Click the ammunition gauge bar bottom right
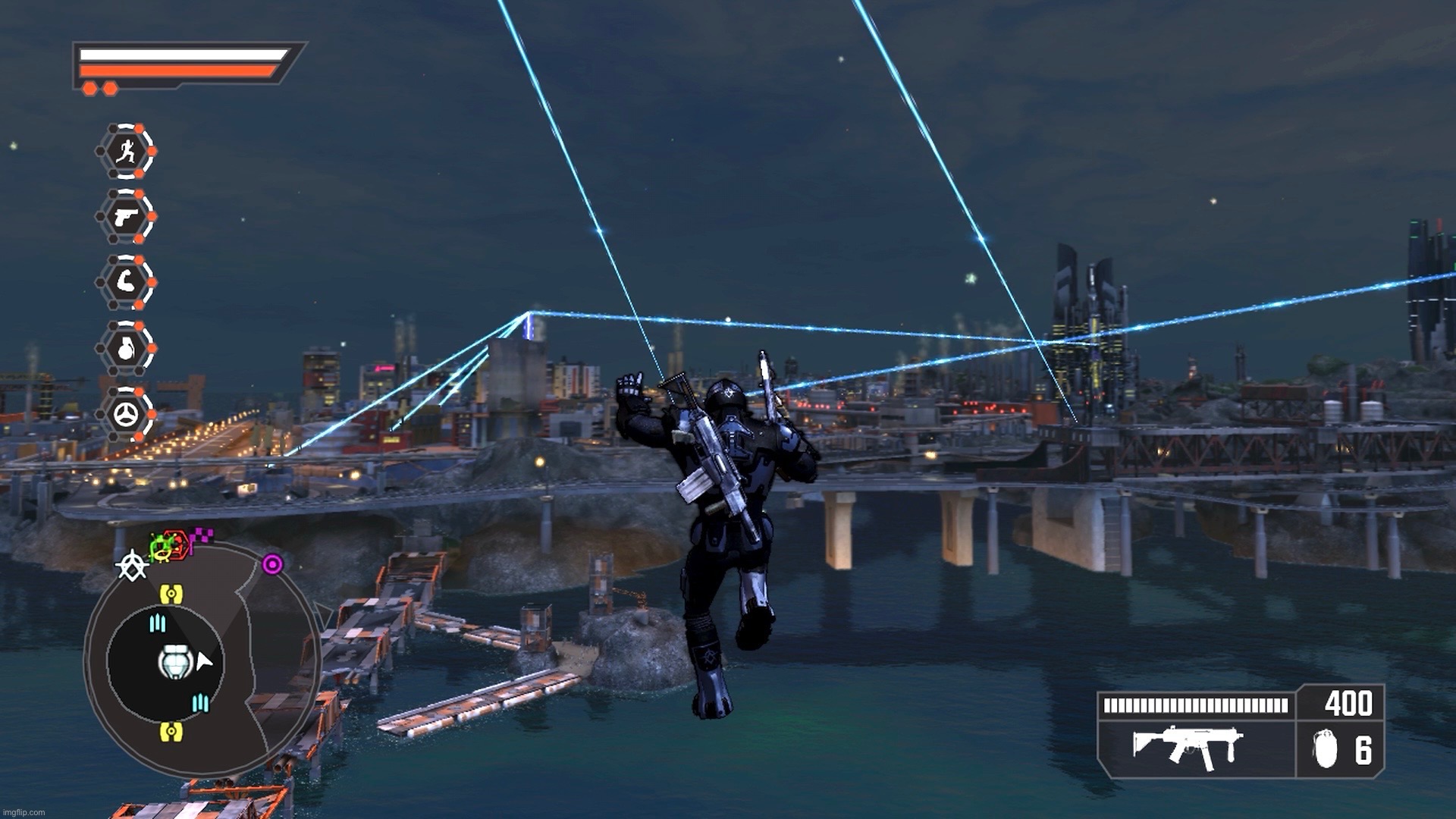 coord(1194,705)
